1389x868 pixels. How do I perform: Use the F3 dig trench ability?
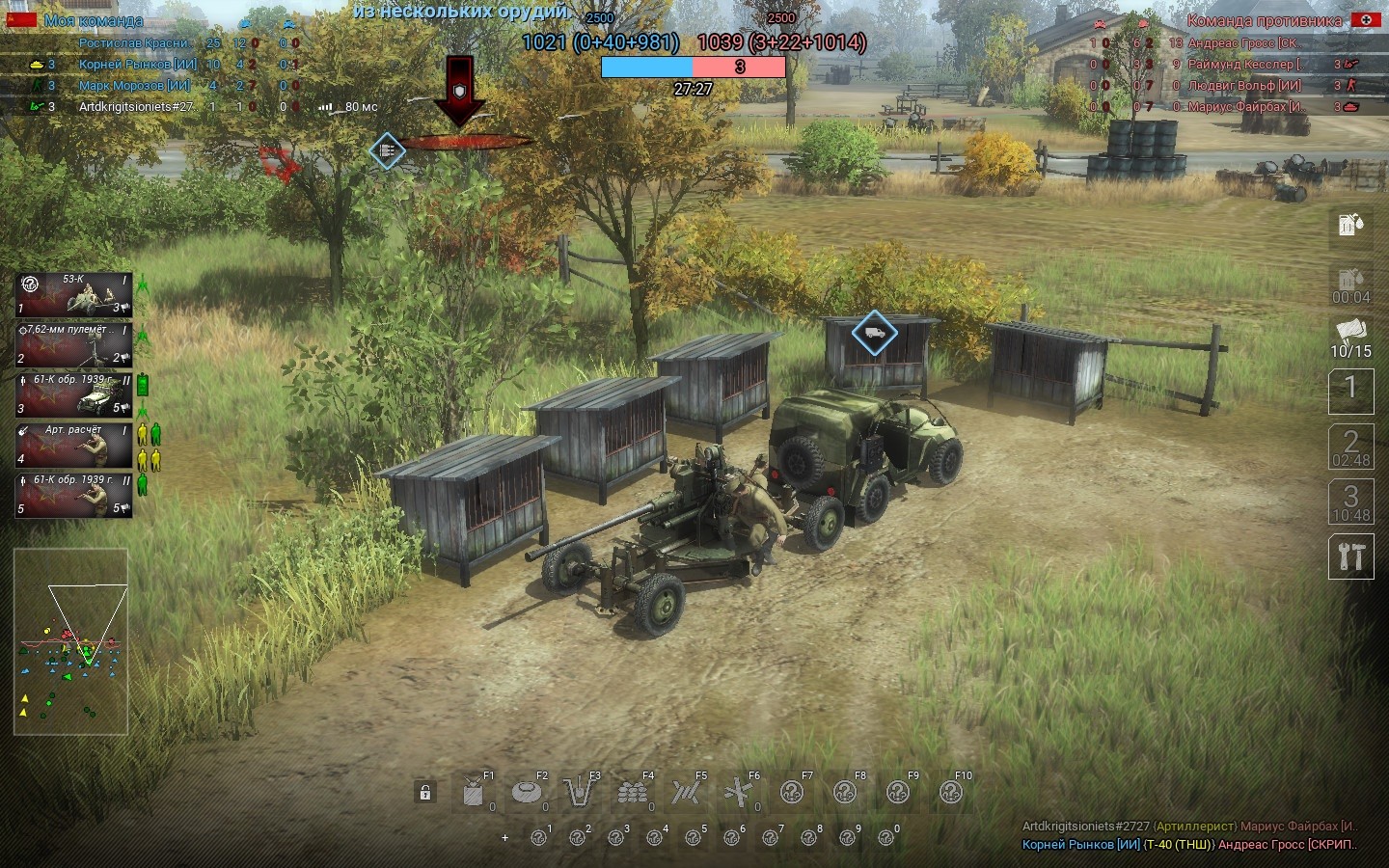point(579,793)
